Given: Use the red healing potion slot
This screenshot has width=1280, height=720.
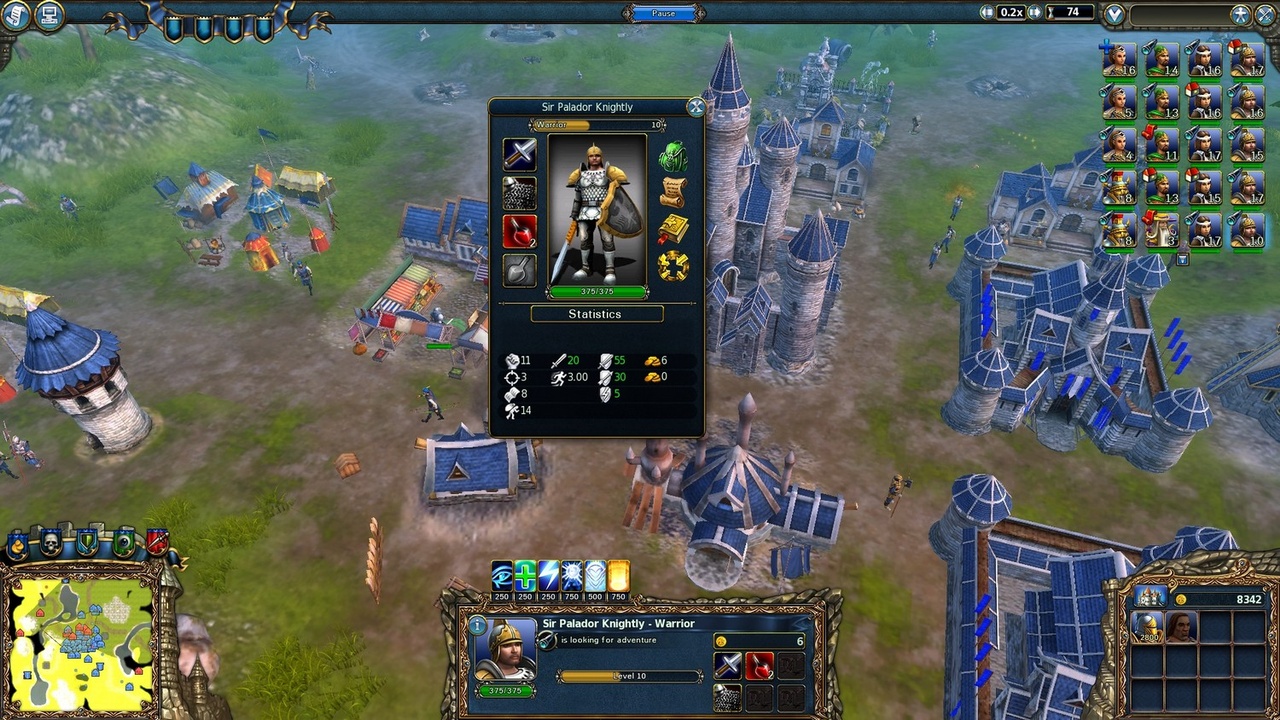Looking at the screenshot, I should 519,230.
